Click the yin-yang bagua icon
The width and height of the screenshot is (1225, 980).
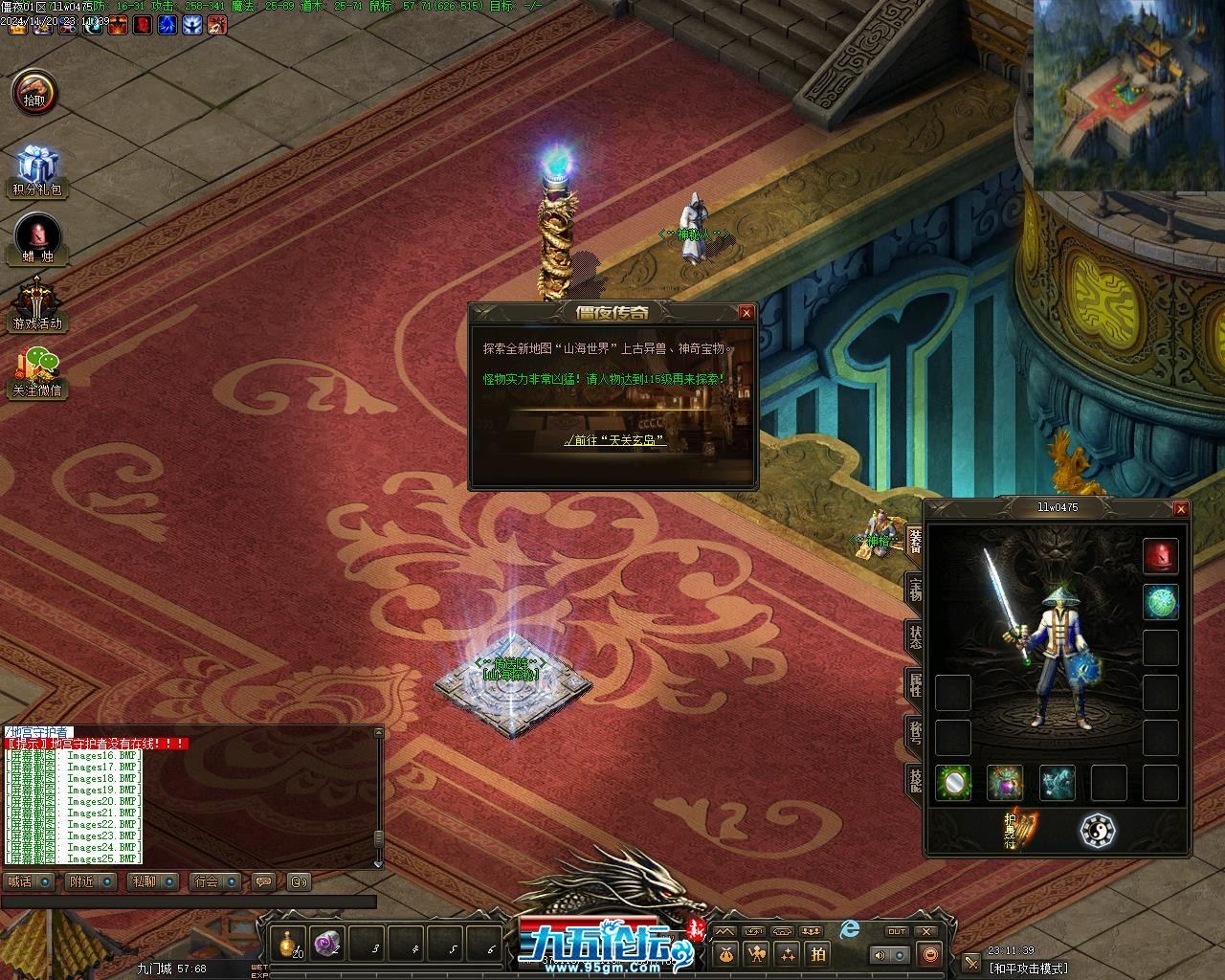coord(1097,830)
